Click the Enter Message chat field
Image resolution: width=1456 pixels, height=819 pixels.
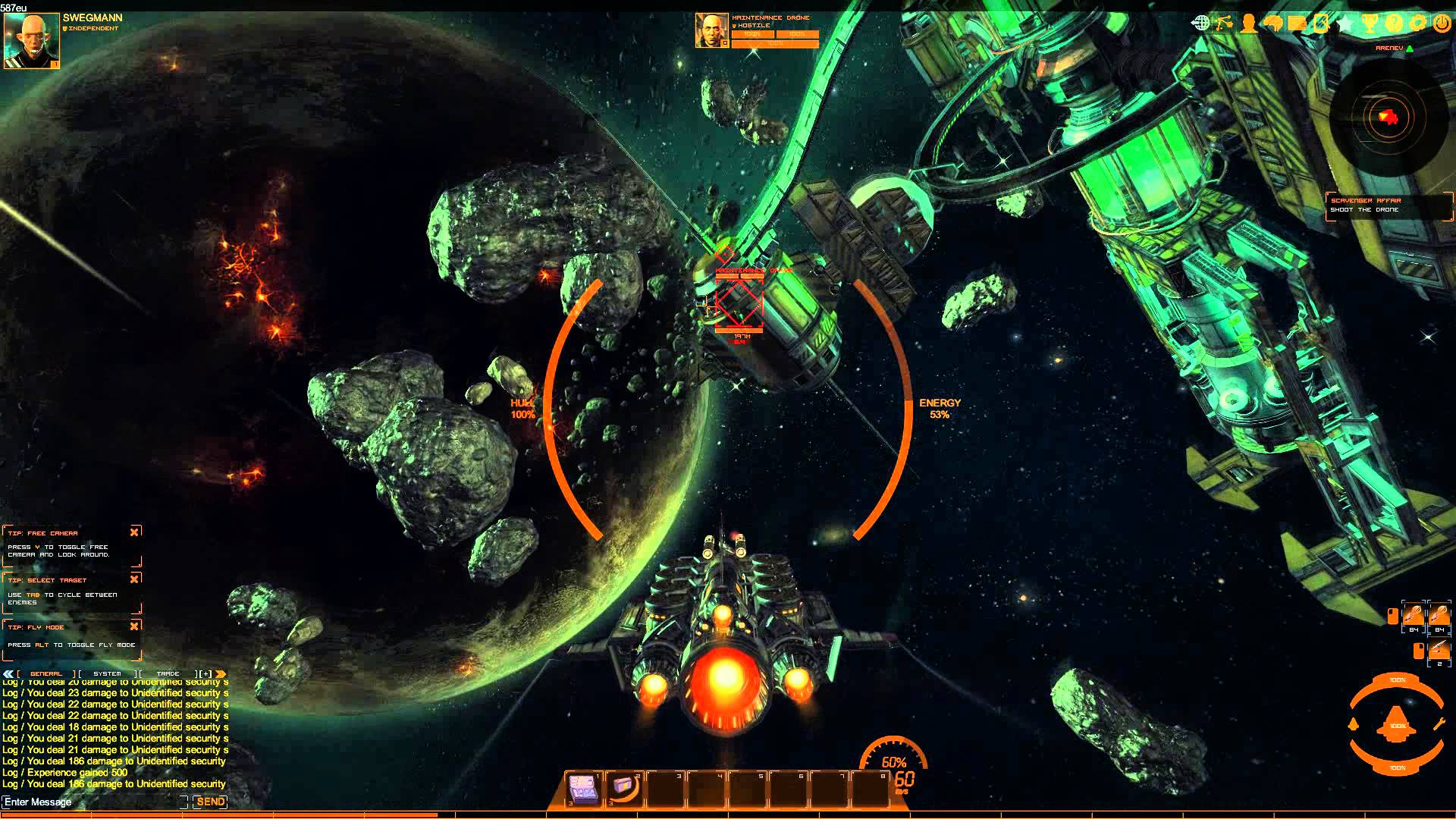pyautogui.click(x=91, y=802)
